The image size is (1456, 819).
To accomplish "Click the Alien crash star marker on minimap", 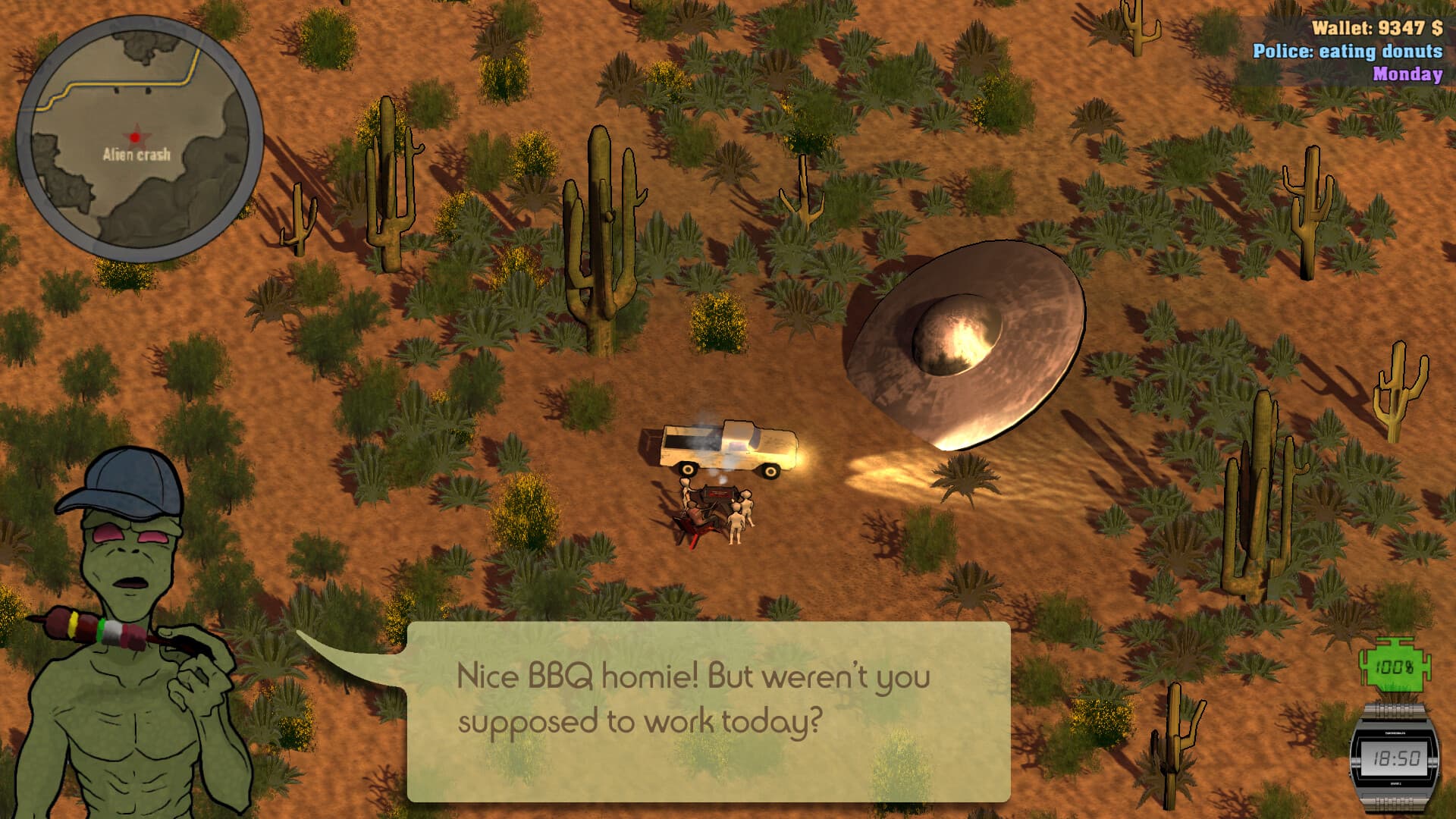I will pyautogui.click(x=135, y=137).
